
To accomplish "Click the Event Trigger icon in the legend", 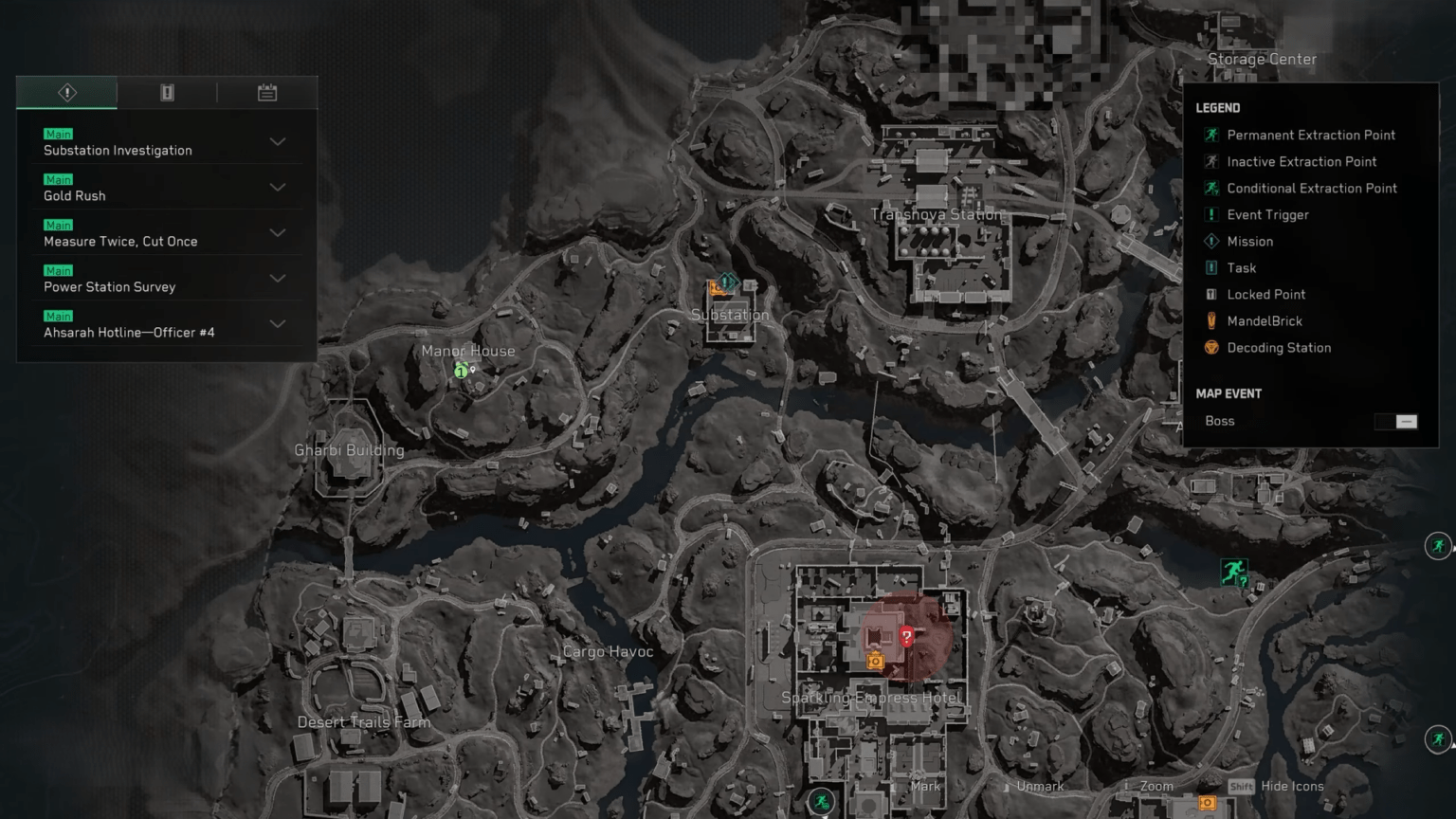I will tap(1210, 214).
